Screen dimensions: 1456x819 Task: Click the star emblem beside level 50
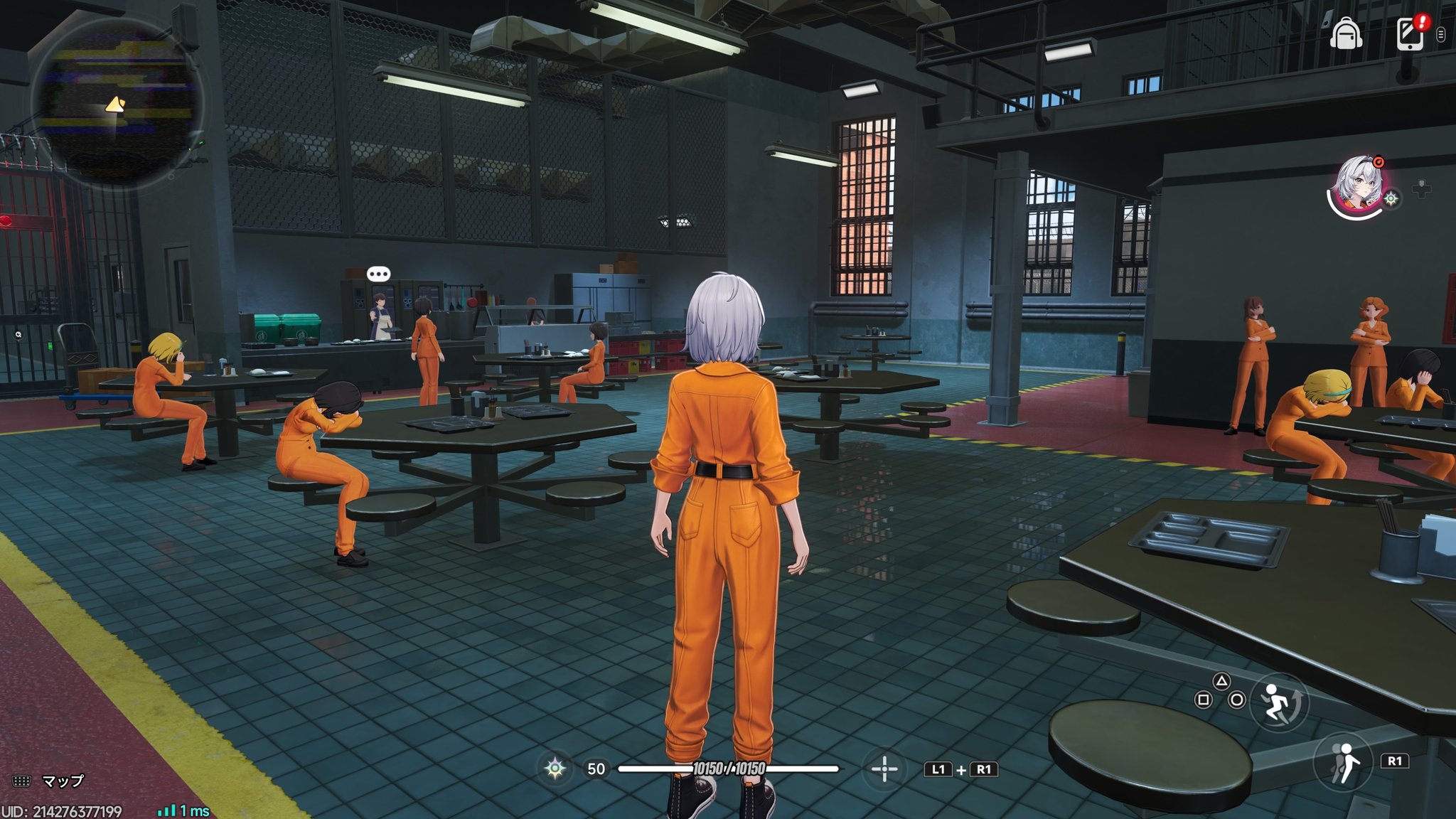pos(555,769)
